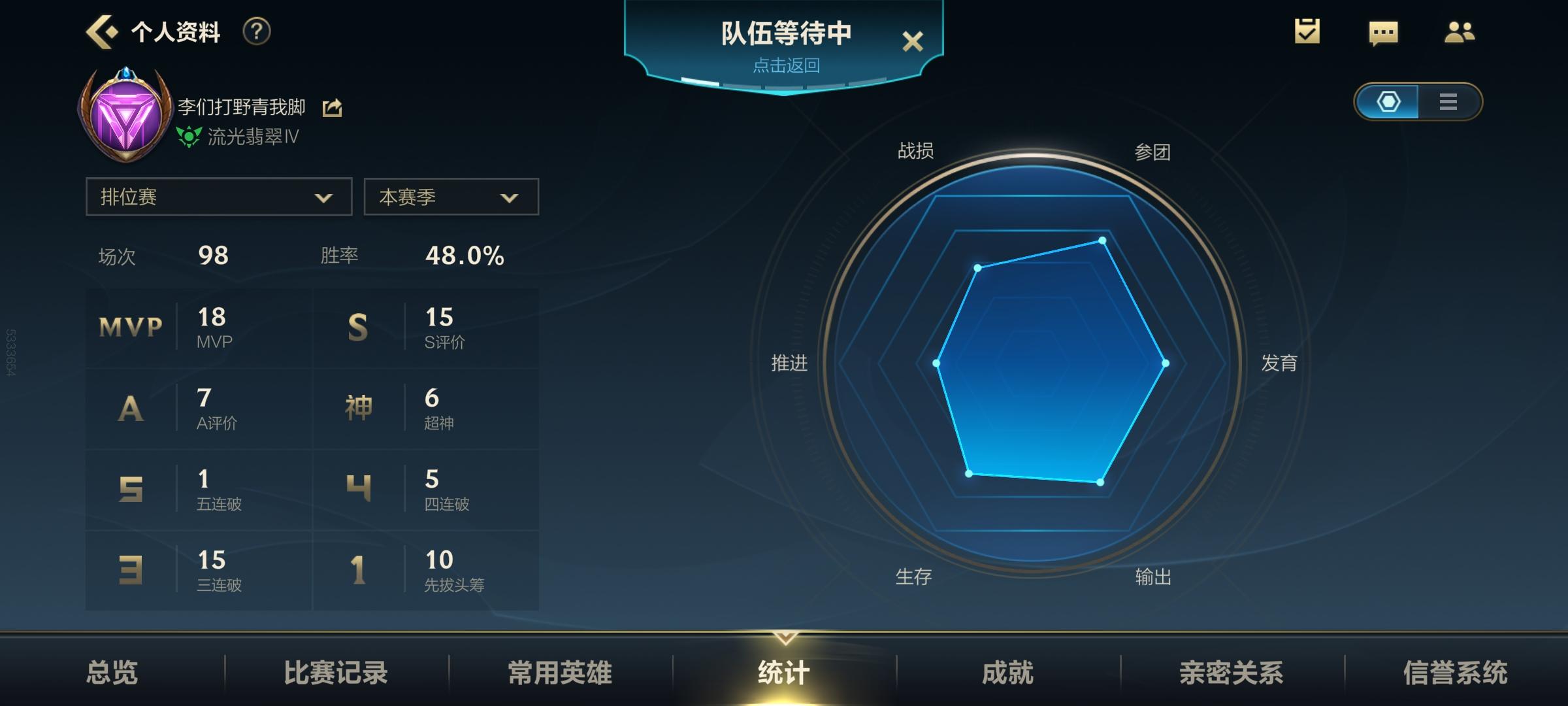Switch stats display to list view
This screenshot has width=1568, height=706.
(x=1448, y=102)
